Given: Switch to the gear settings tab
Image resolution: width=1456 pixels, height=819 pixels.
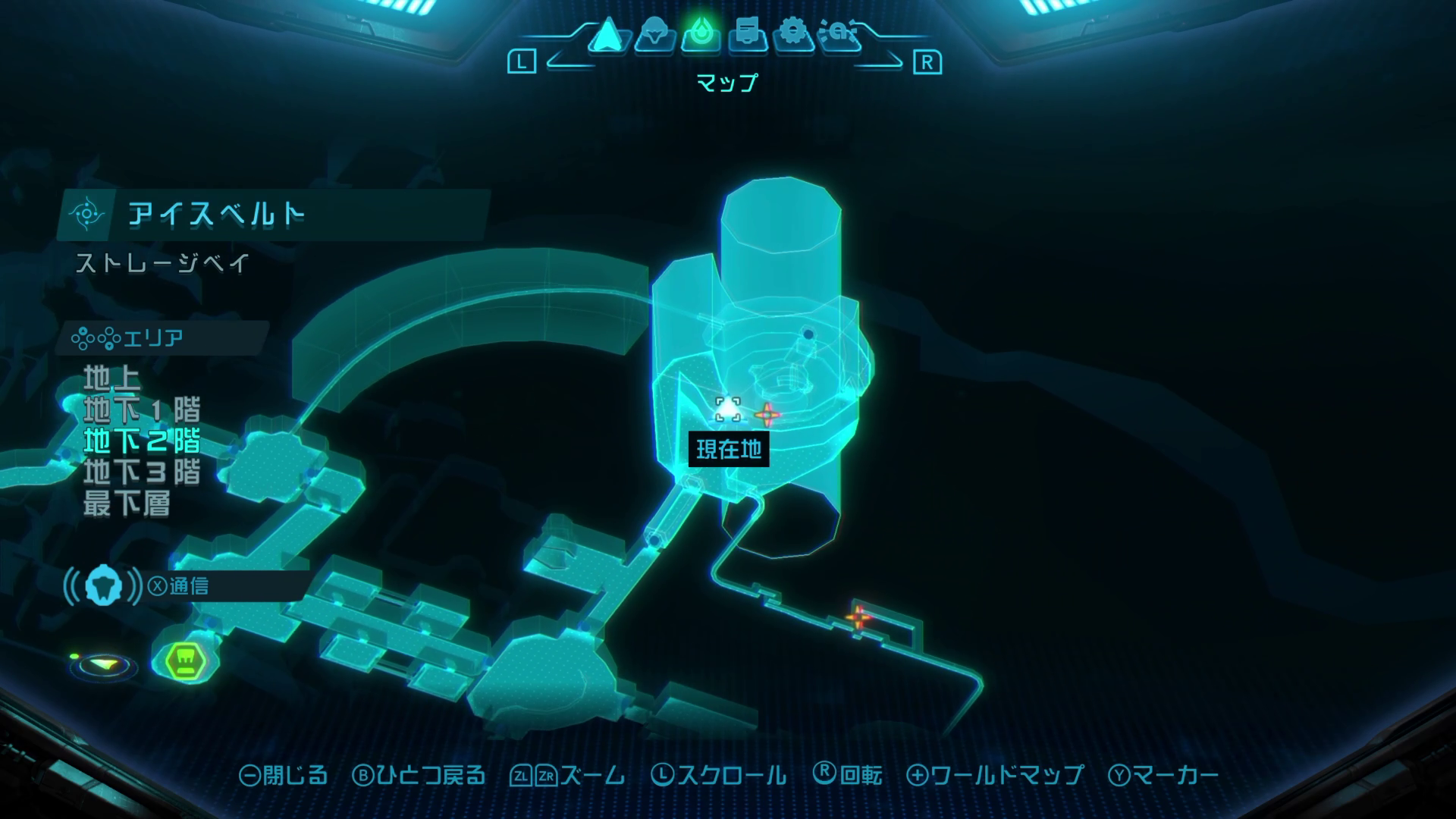Looking at the screenshot, I should pos(793,35).
